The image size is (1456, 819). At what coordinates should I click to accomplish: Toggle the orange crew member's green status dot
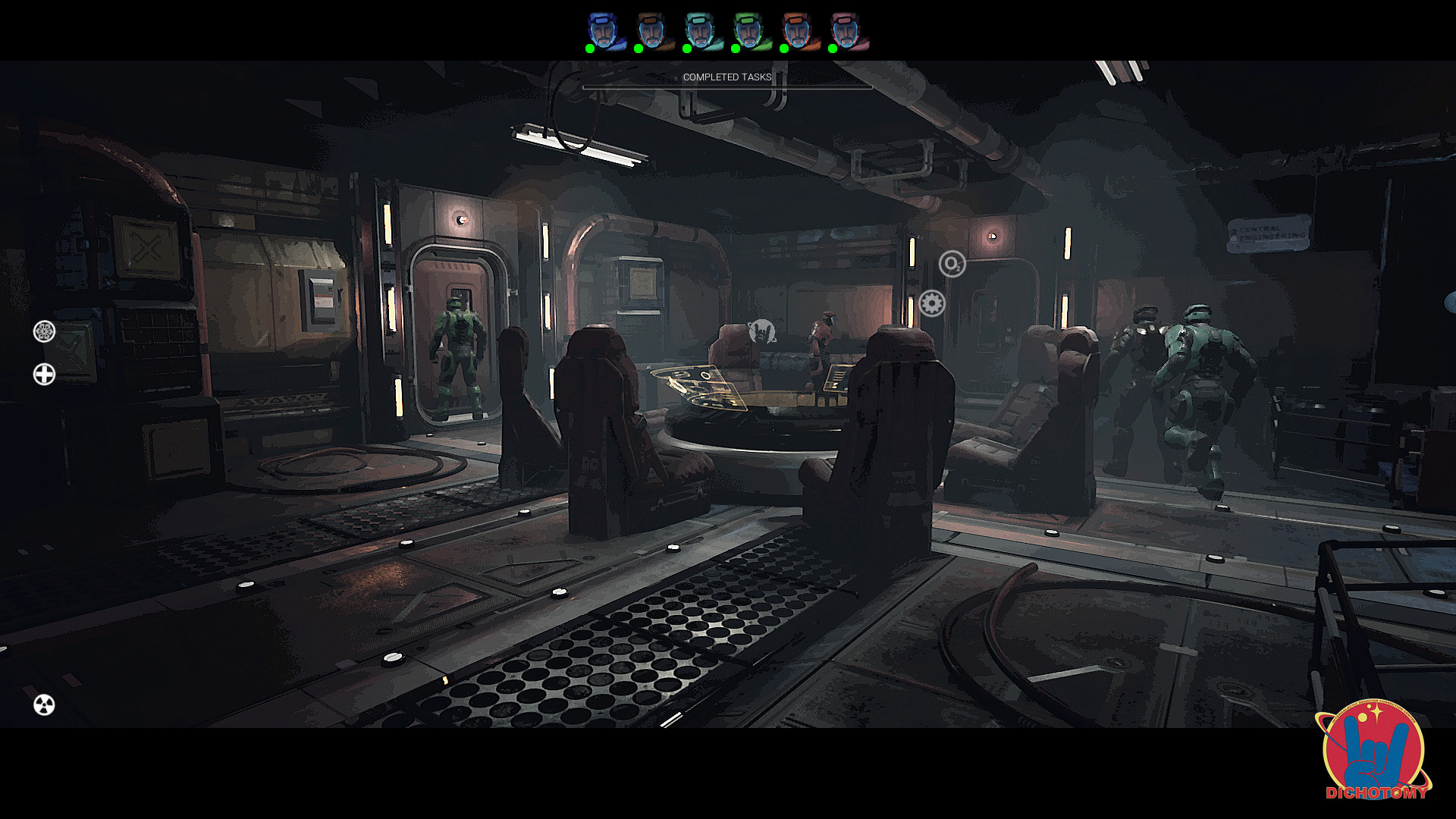click(x=786, y=48)
